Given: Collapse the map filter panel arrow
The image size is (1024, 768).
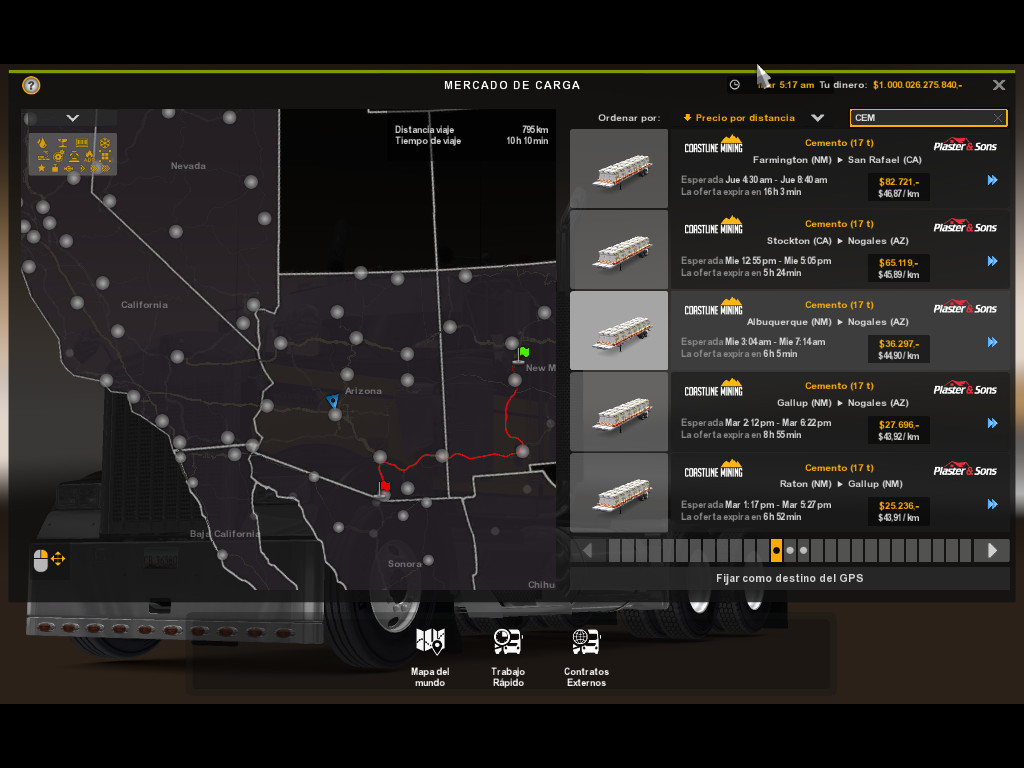Looking at the screenshot, I should [72, 118].
